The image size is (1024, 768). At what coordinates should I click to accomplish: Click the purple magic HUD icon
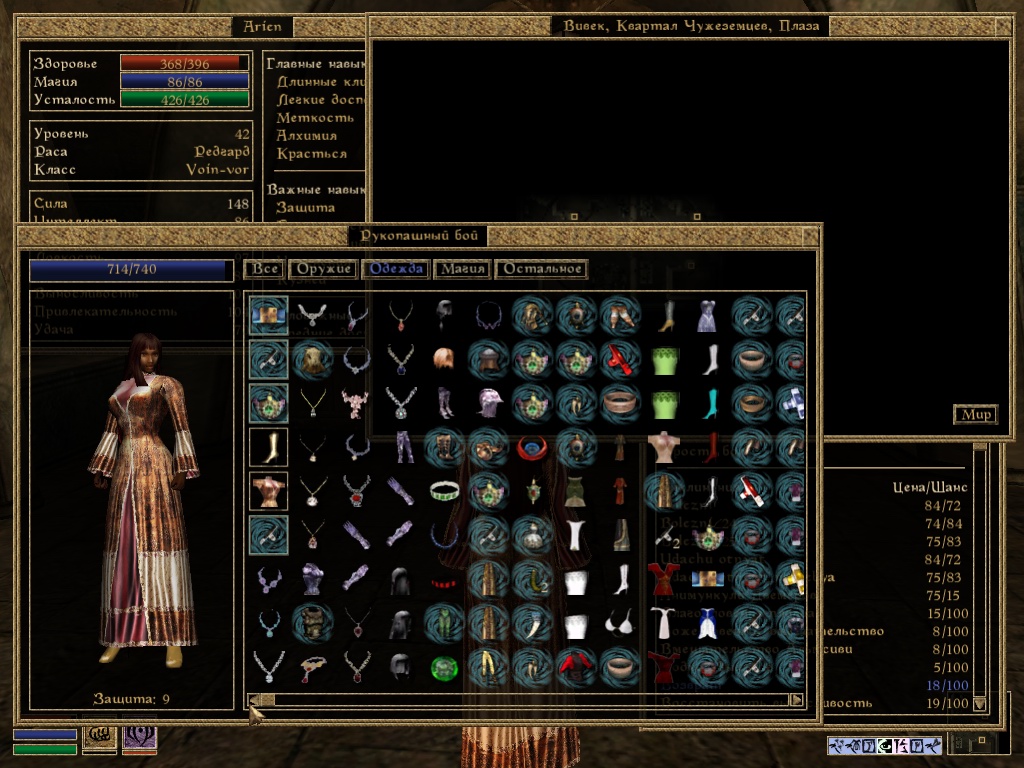tap(139, 737)
